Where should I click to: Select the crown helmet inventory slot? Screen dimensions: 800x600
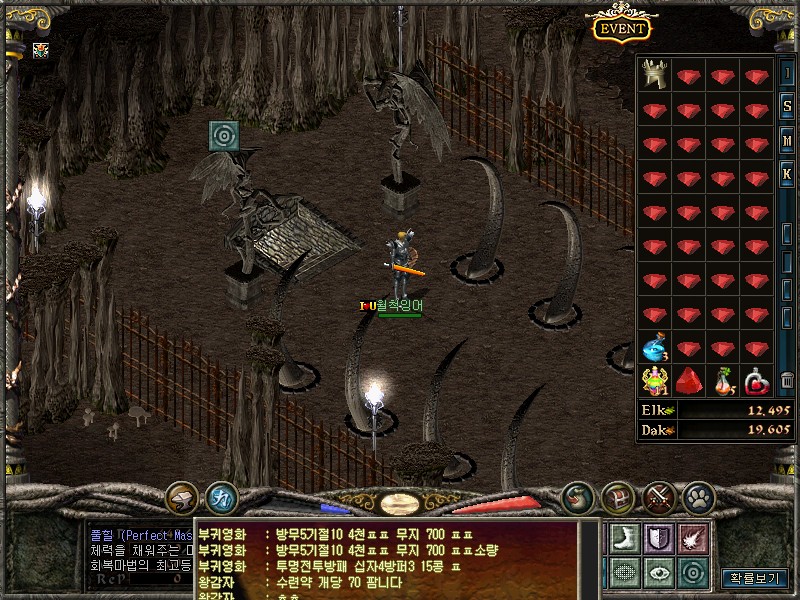[655, 75]
